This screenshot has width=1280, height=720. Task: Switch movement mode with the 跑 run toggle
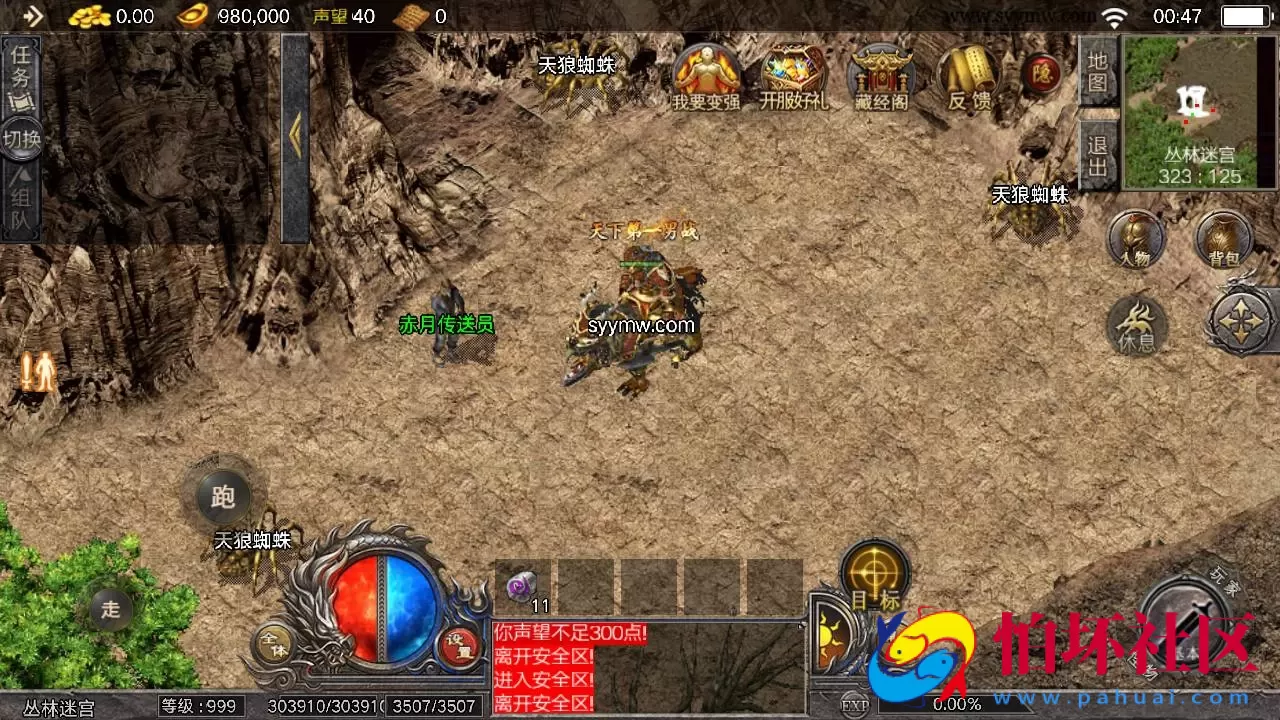[x=222, y=497]
